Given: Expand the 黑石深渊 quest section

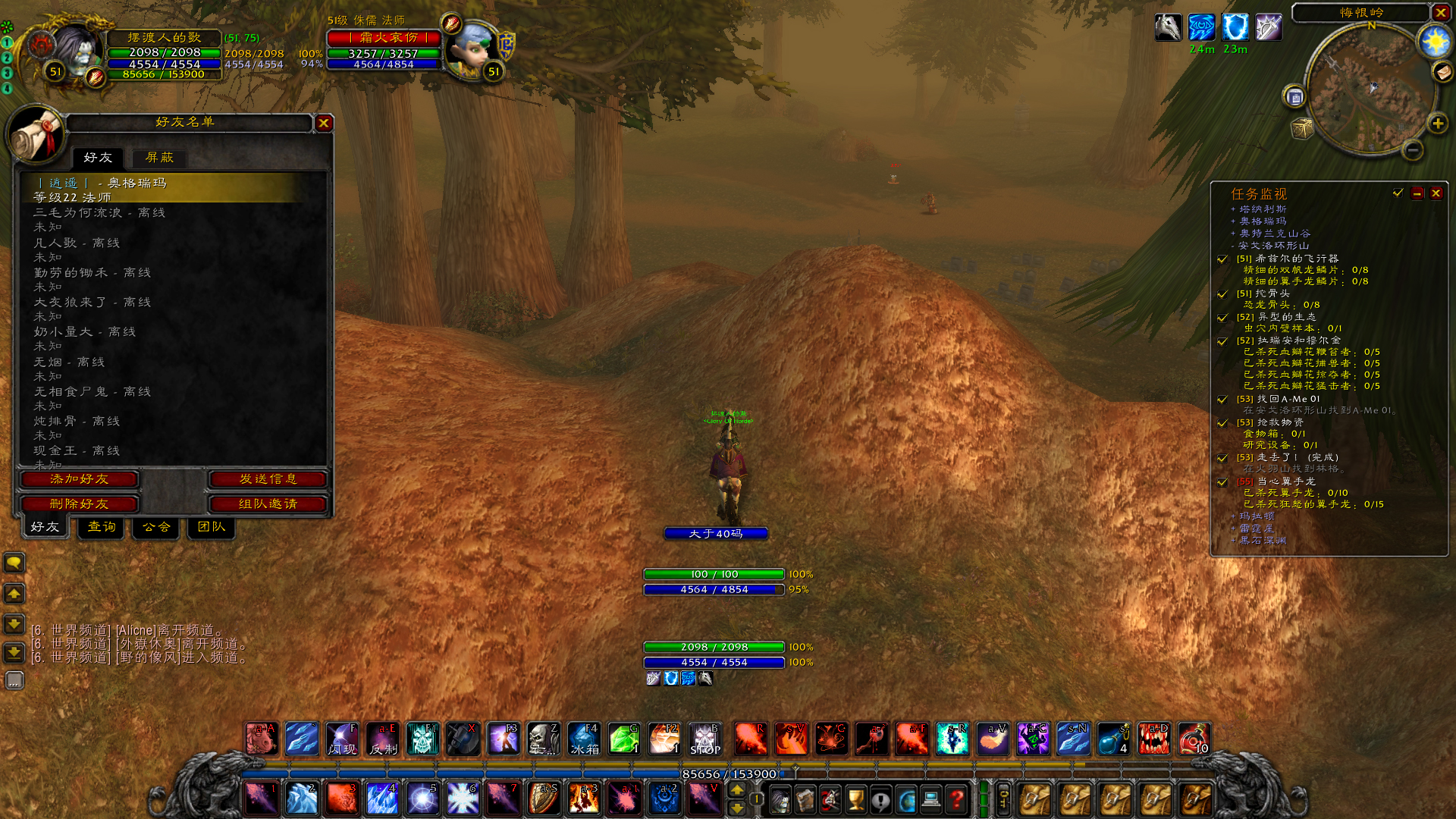Looking at the screenshot, I should pos(1235,540).
